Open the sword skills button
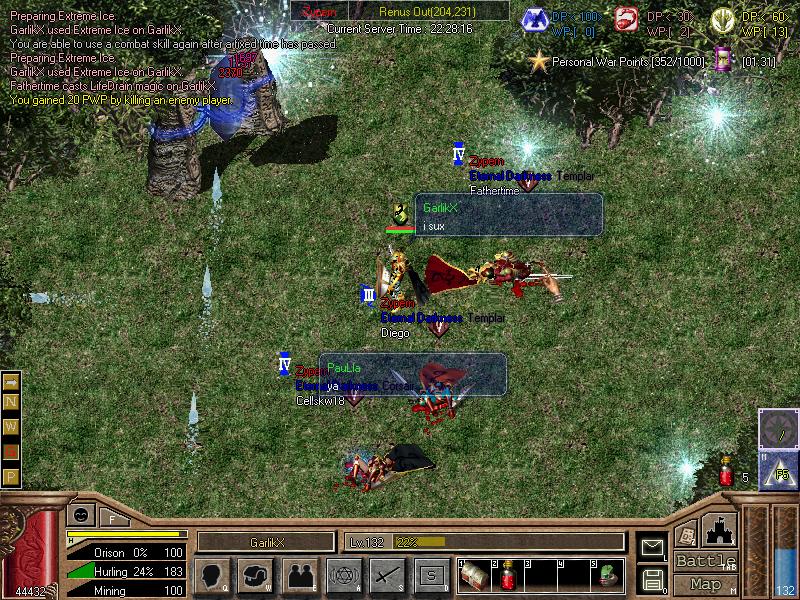Viewport: 800px width, 600px height. click(387, 575)
